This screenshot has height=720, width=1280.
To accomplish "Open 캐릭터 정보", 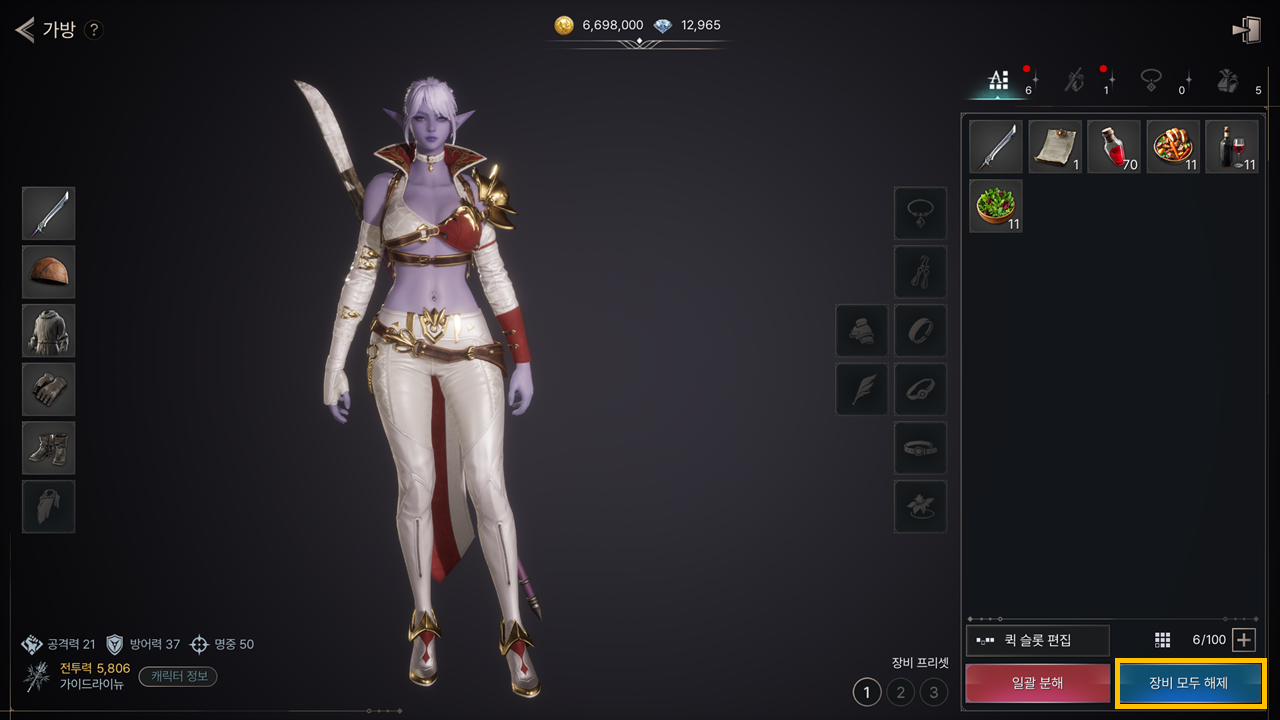I will coord(178,676).
